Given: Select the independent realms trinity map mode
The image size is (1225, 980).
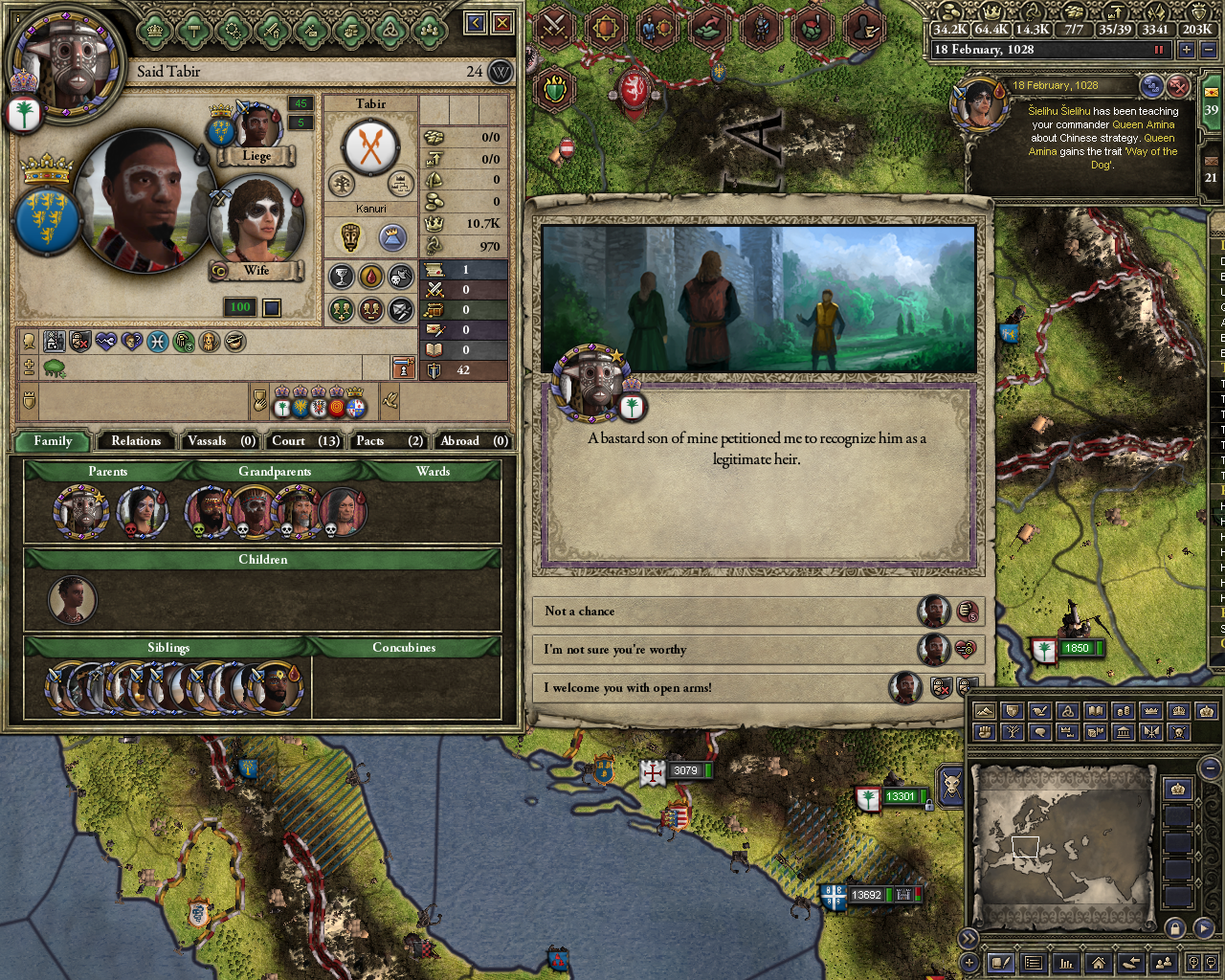Looking at the screenshot, I should coord(1067,711).
